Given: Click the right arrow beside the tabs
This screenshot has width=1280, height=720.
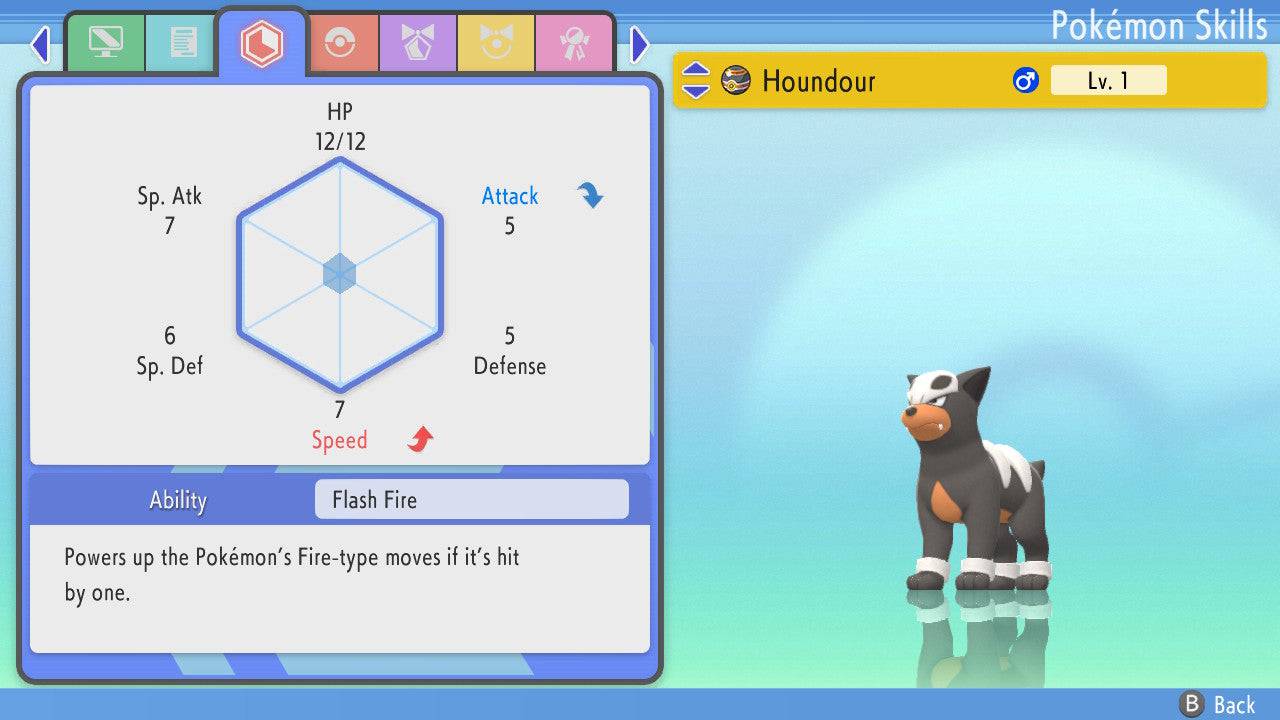Looking at the screenshot, I should (640, 44).
